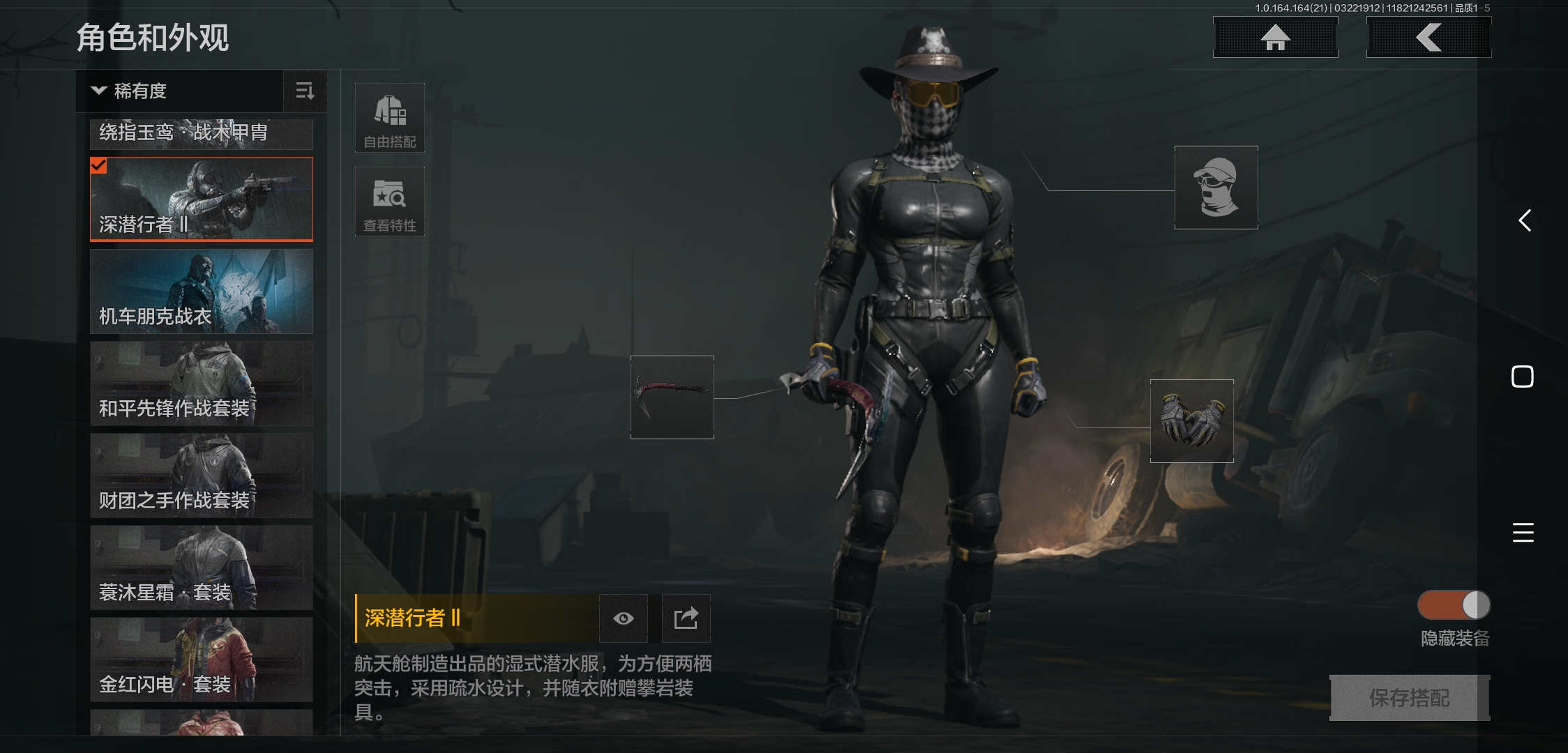Open the 自由搭配 free outfit mixing panel
Image resolution: width=1568 pixels, height=753 pixels.
389,117
